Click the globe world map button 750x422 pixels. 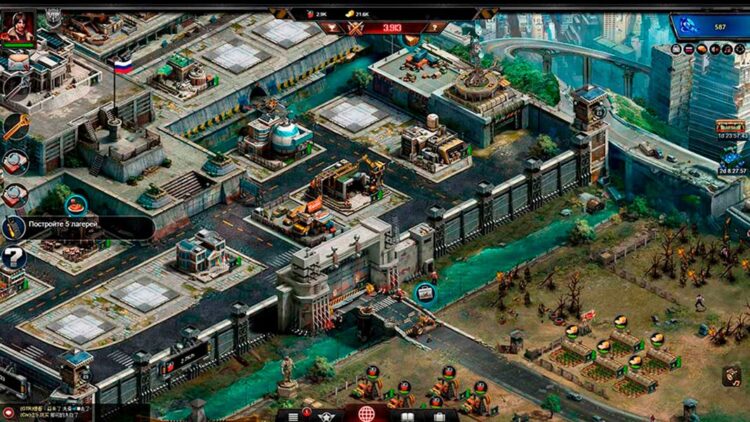click(367, 414)
